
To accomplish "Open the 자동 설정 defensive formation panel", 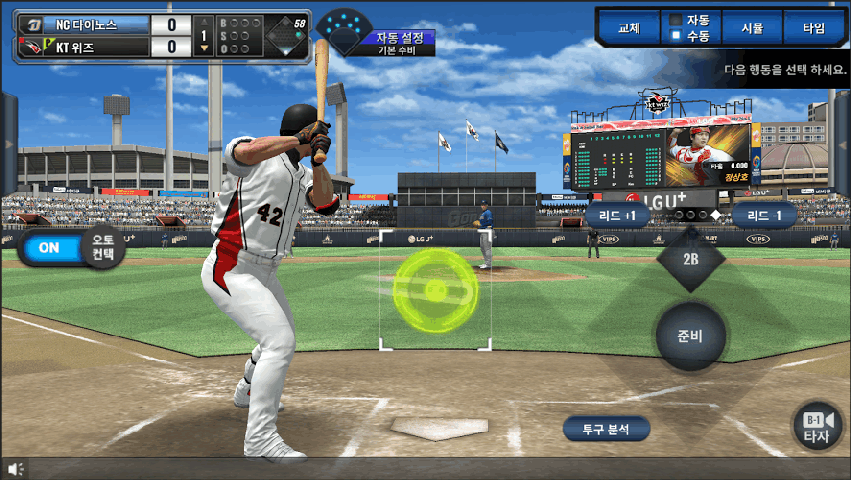I will click(399, 38).
